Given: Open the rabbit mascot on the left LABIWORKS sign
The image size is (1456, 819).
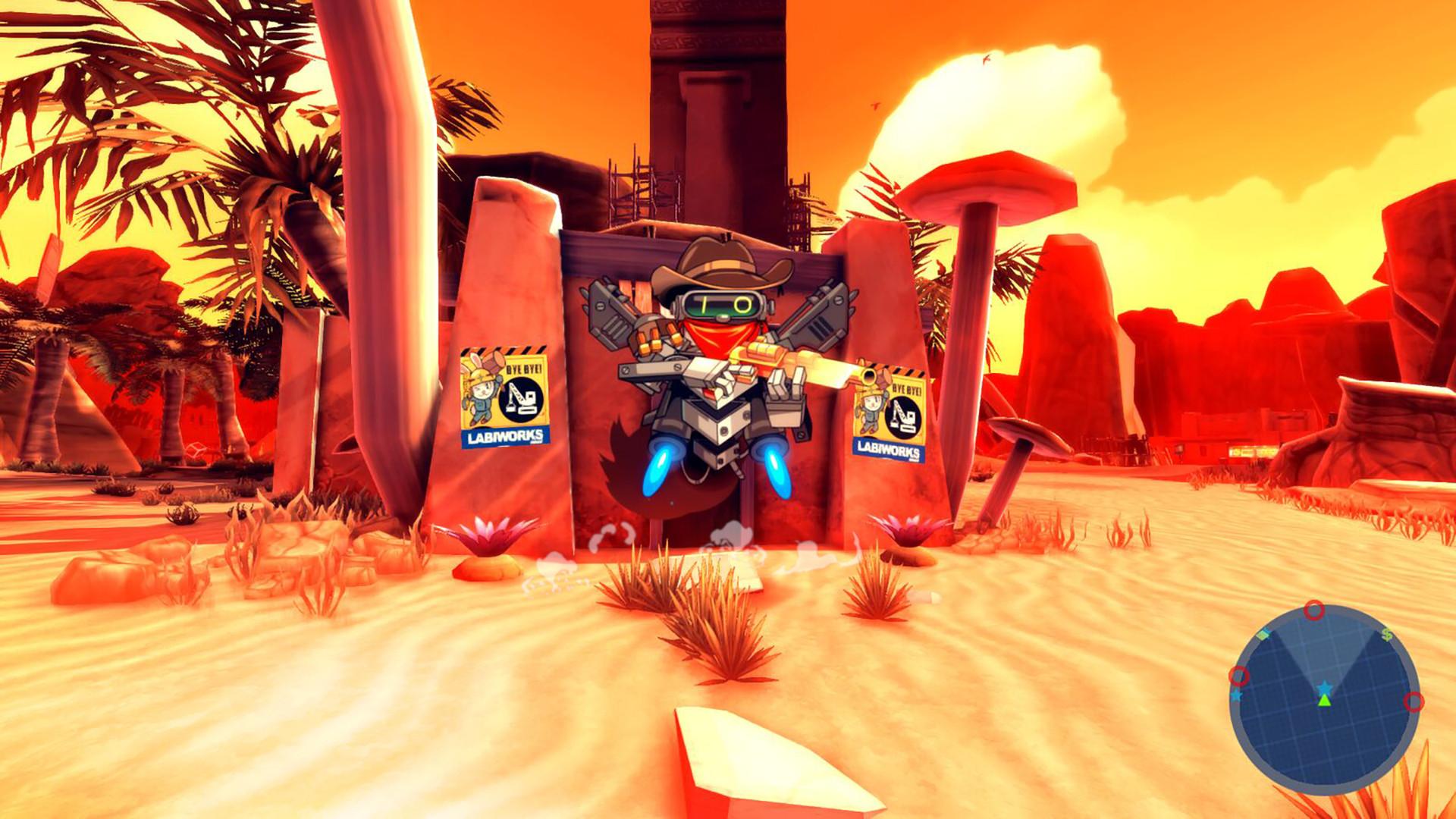Looking at the screenshot, I should (479, 390).
